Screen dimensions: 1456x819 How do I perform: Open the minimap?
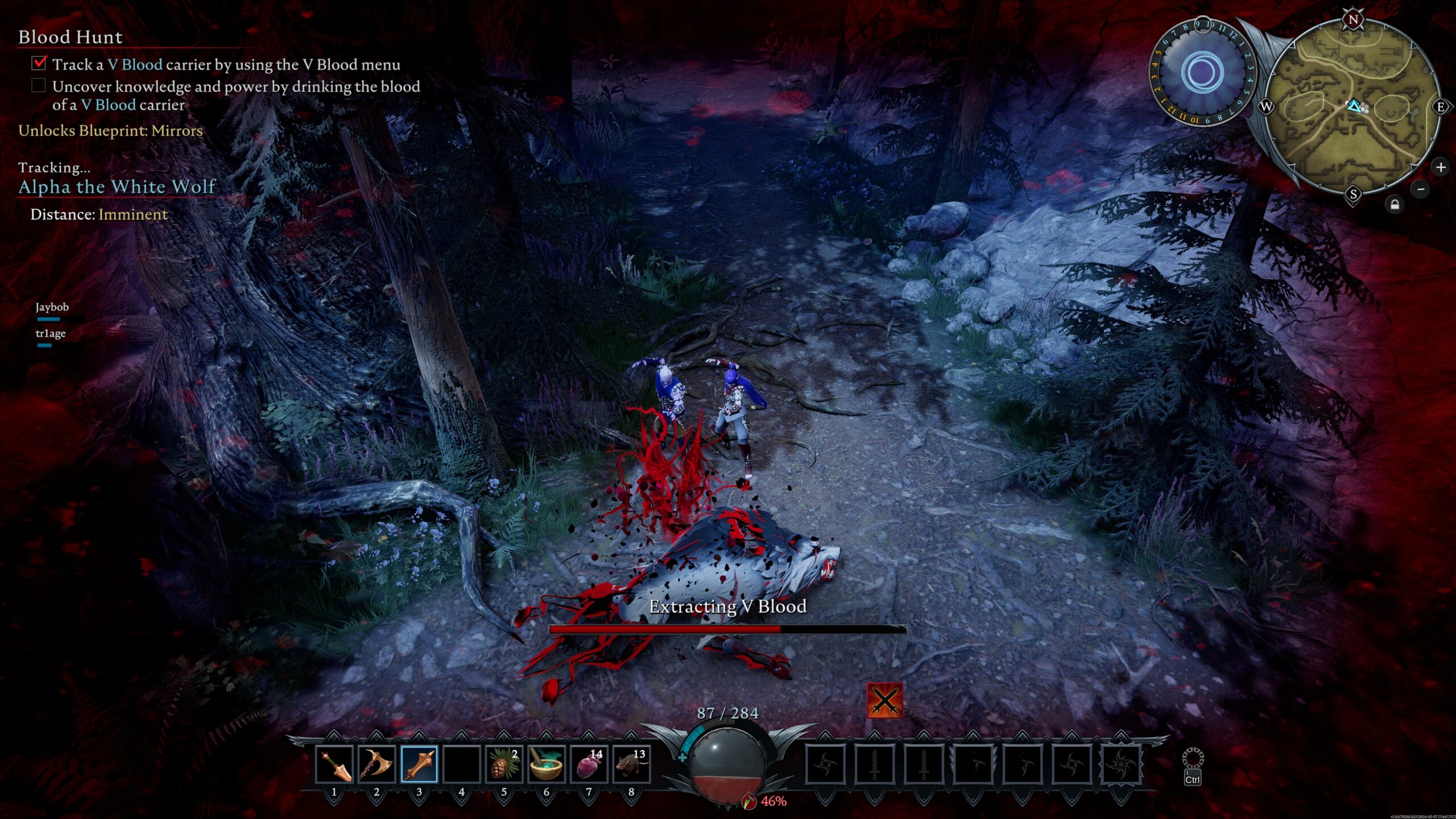(x=1354, y=107)
